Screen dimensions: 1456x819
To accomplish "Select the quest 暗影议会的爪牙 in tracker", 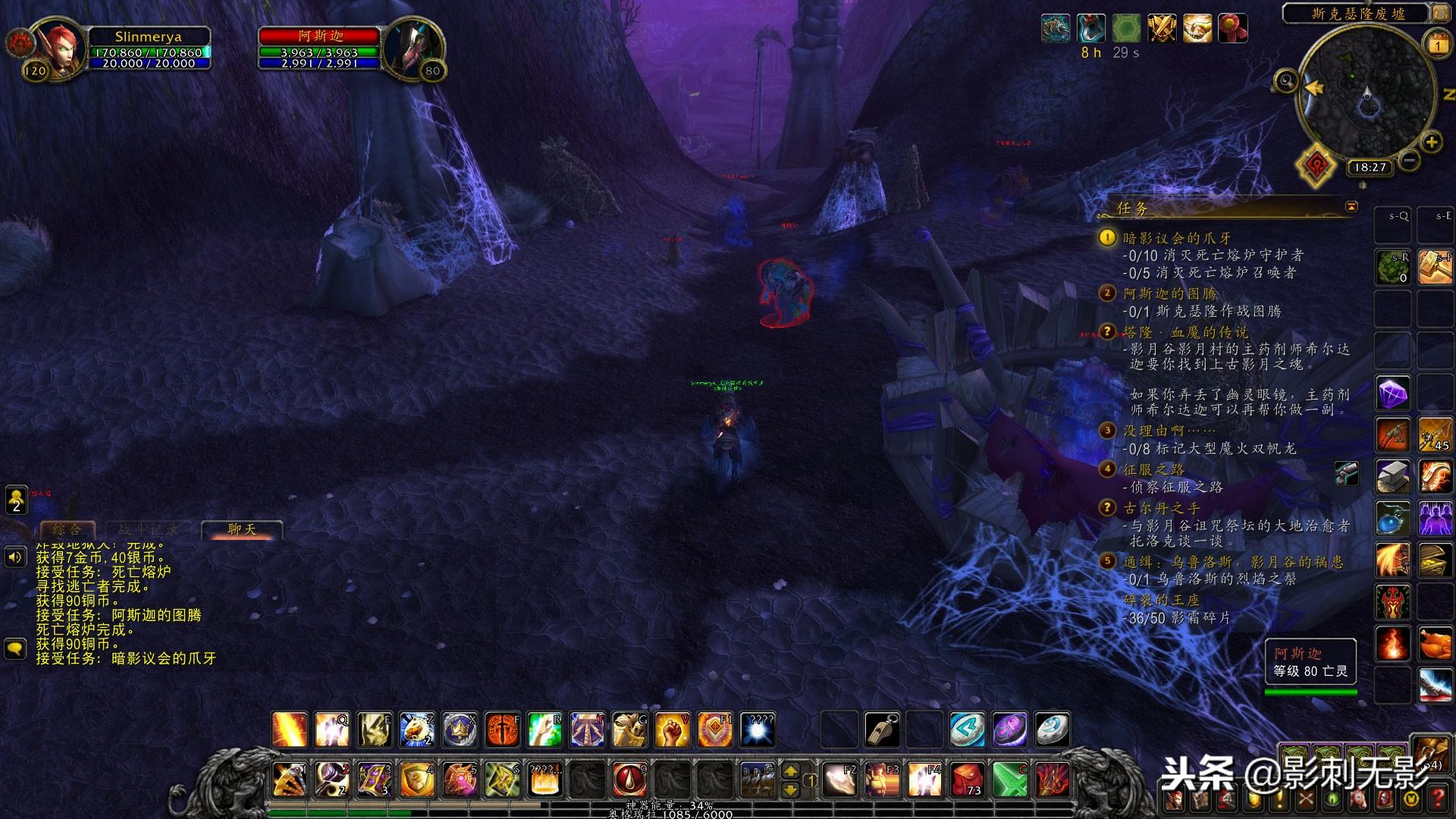I will click(1177, 238).
